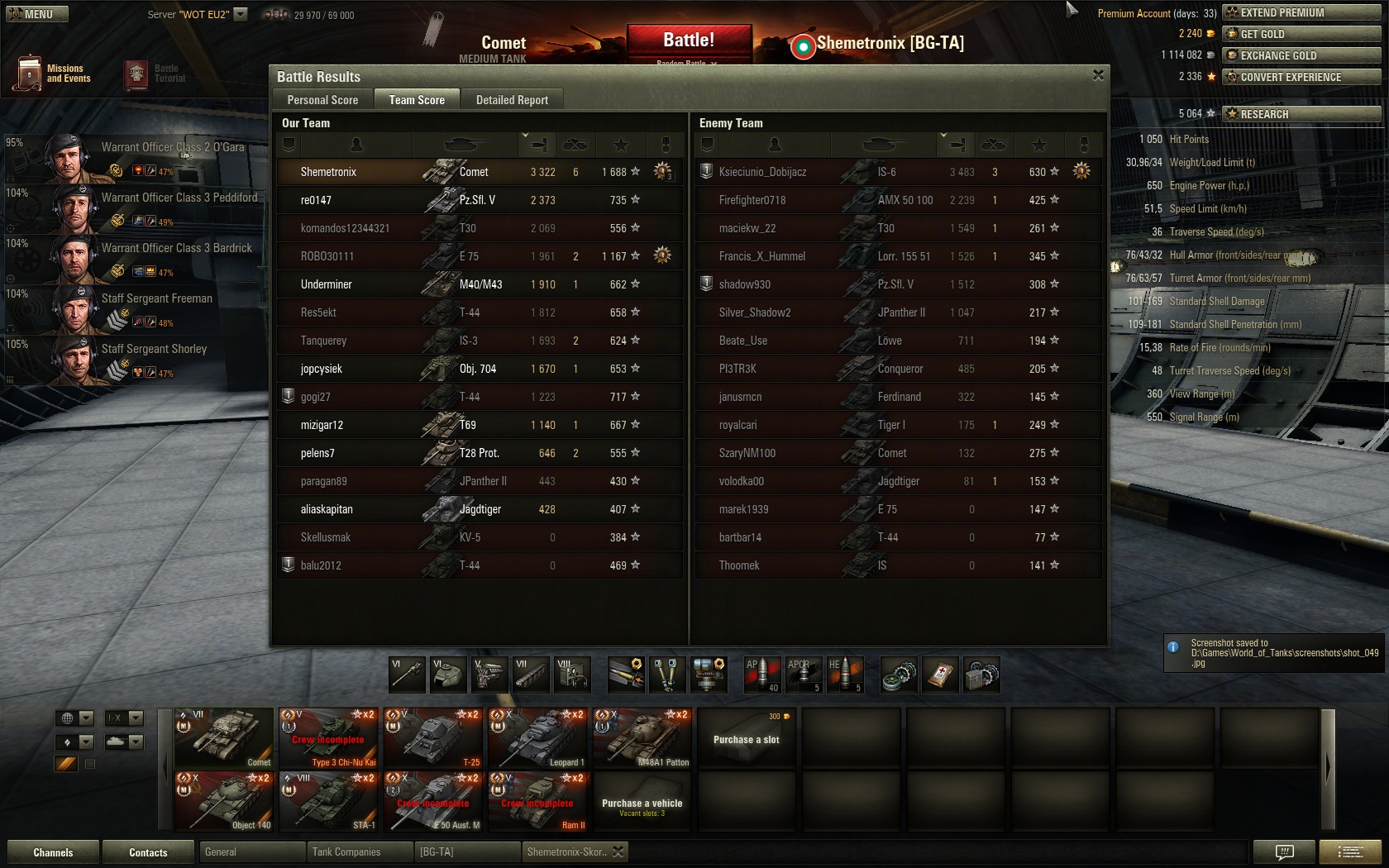Screen dimensions: 1389x868
Task: Activate CONVERT EXPERIENCE
Action: [x=1301, y=77]
